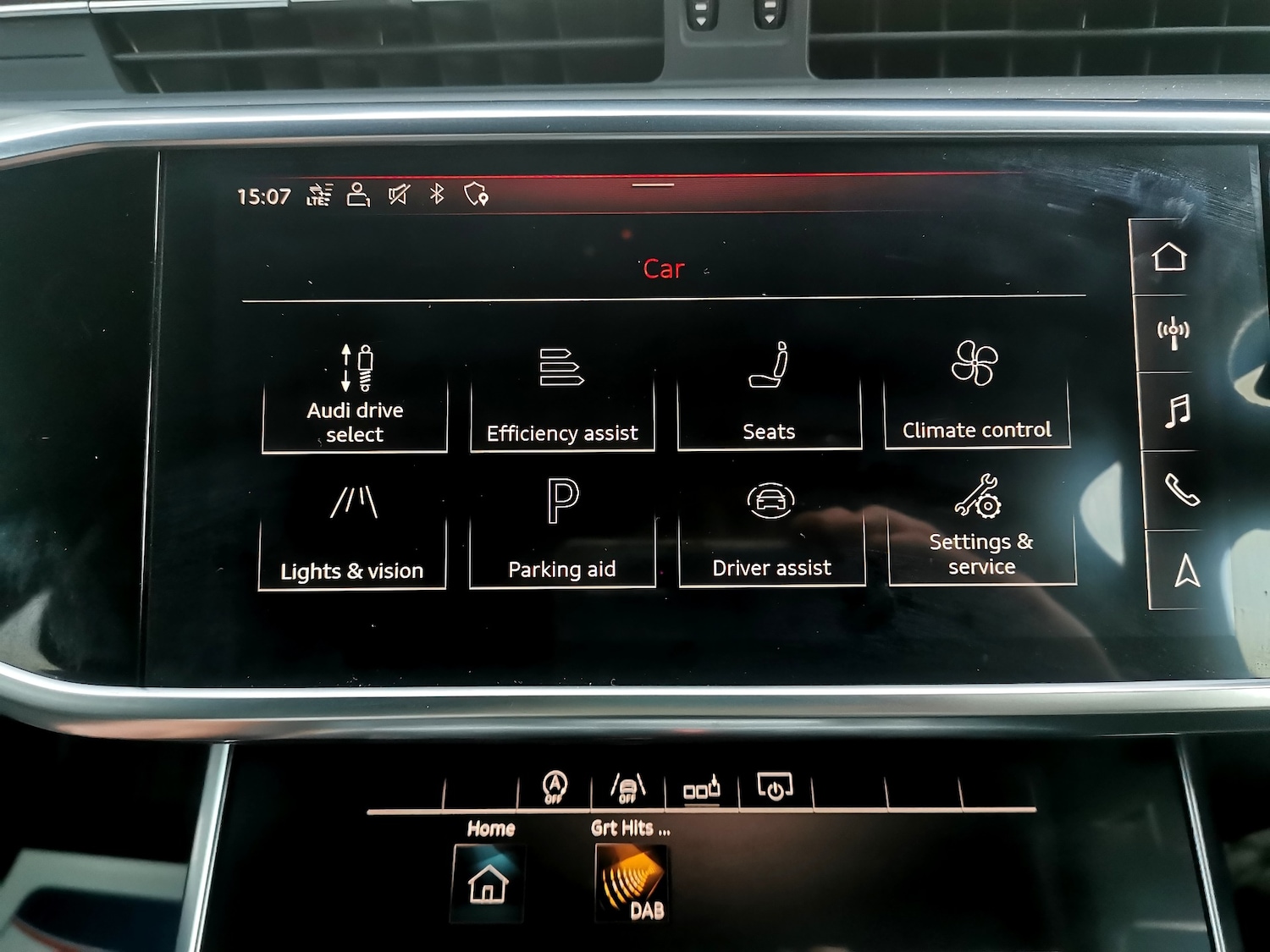Tap the home icon in the side bar
The height and width of the screenshot is (952, 1270).
tap(1169, 256)
